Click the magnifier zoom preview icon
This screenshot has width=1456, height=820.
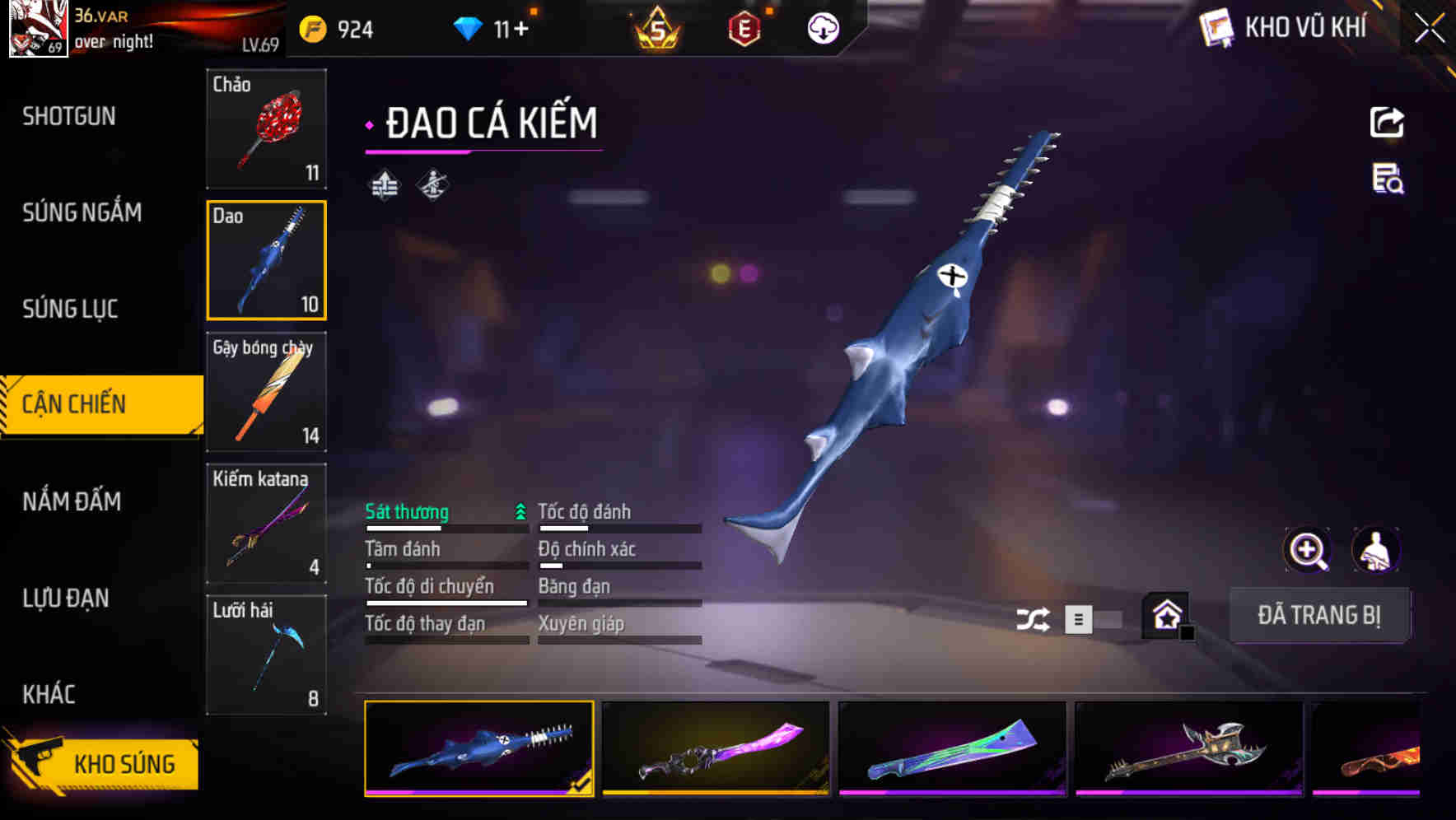1305,549
